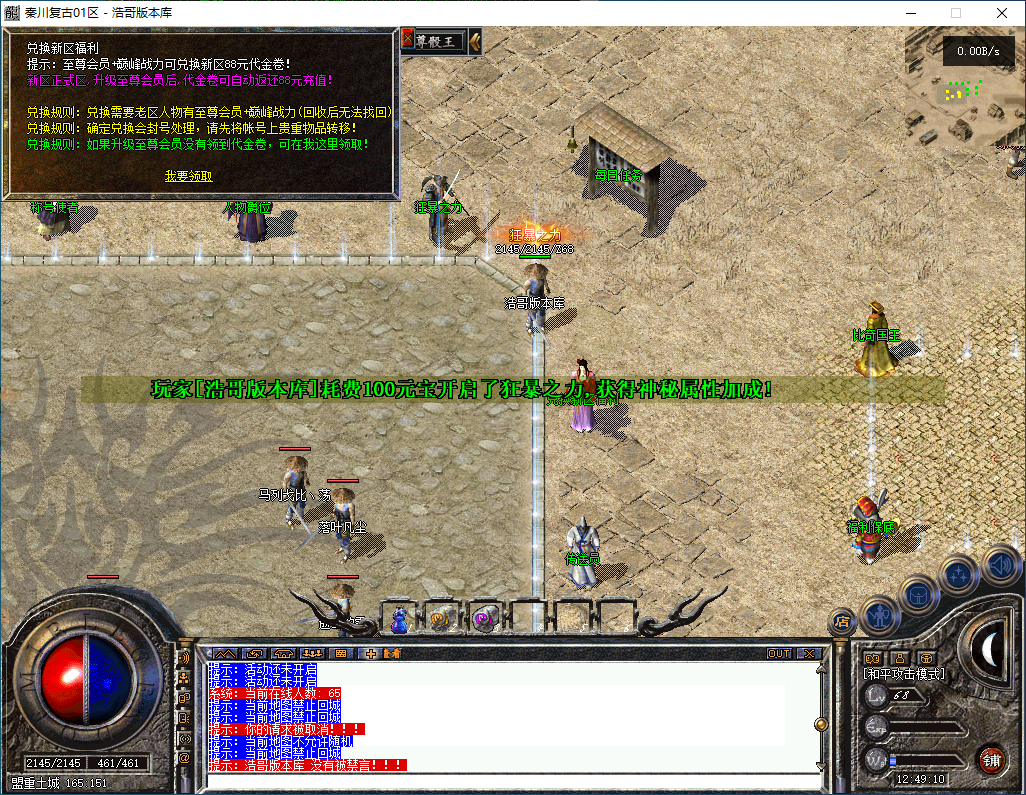This screenshot has width=1026, height=795.
Task: Use the purple spiral scroll belt item
Action: 484,620
